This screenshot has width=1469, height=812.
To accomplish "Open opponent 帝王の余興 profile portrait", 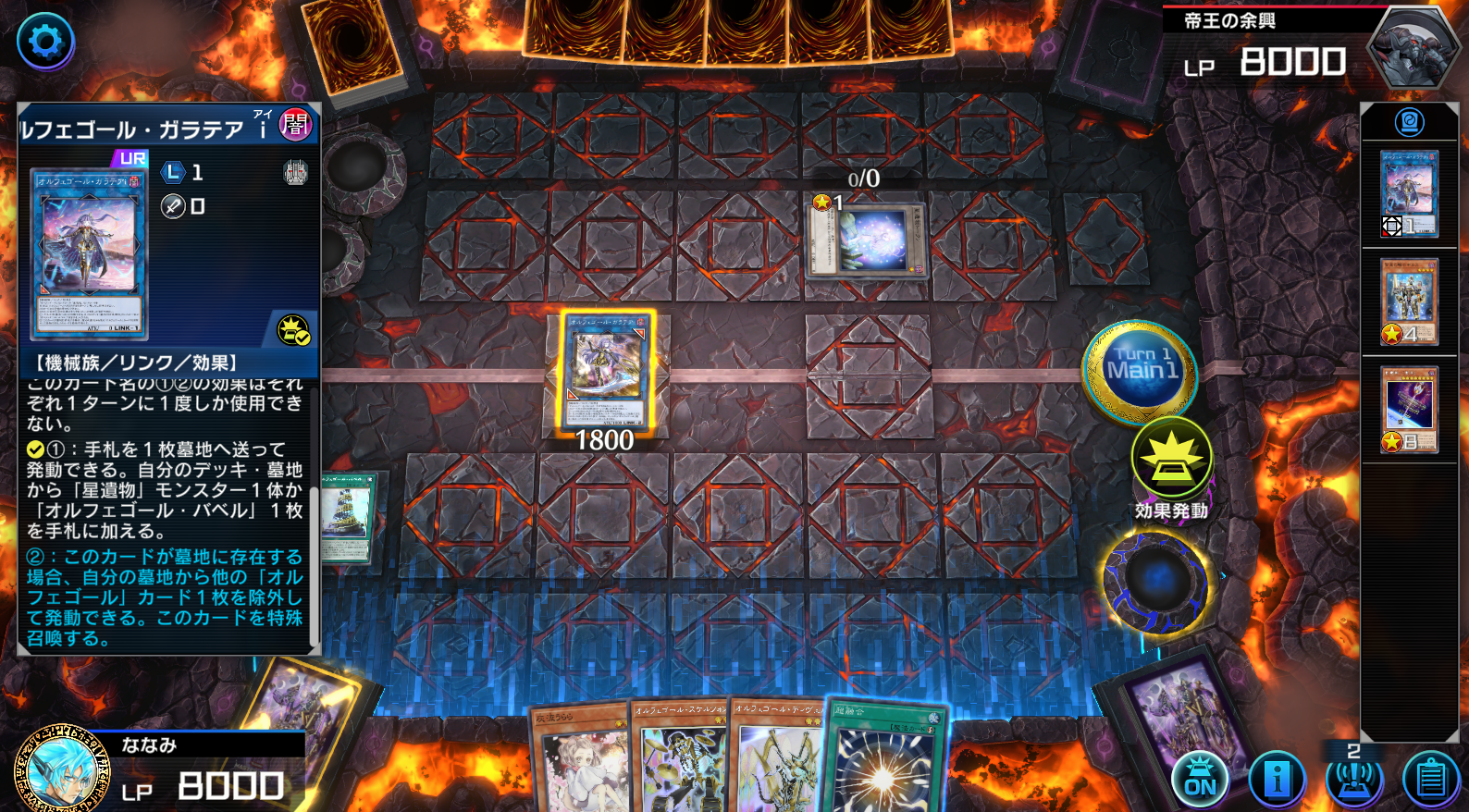I will pyautogui.click(x=1413, y=44).
